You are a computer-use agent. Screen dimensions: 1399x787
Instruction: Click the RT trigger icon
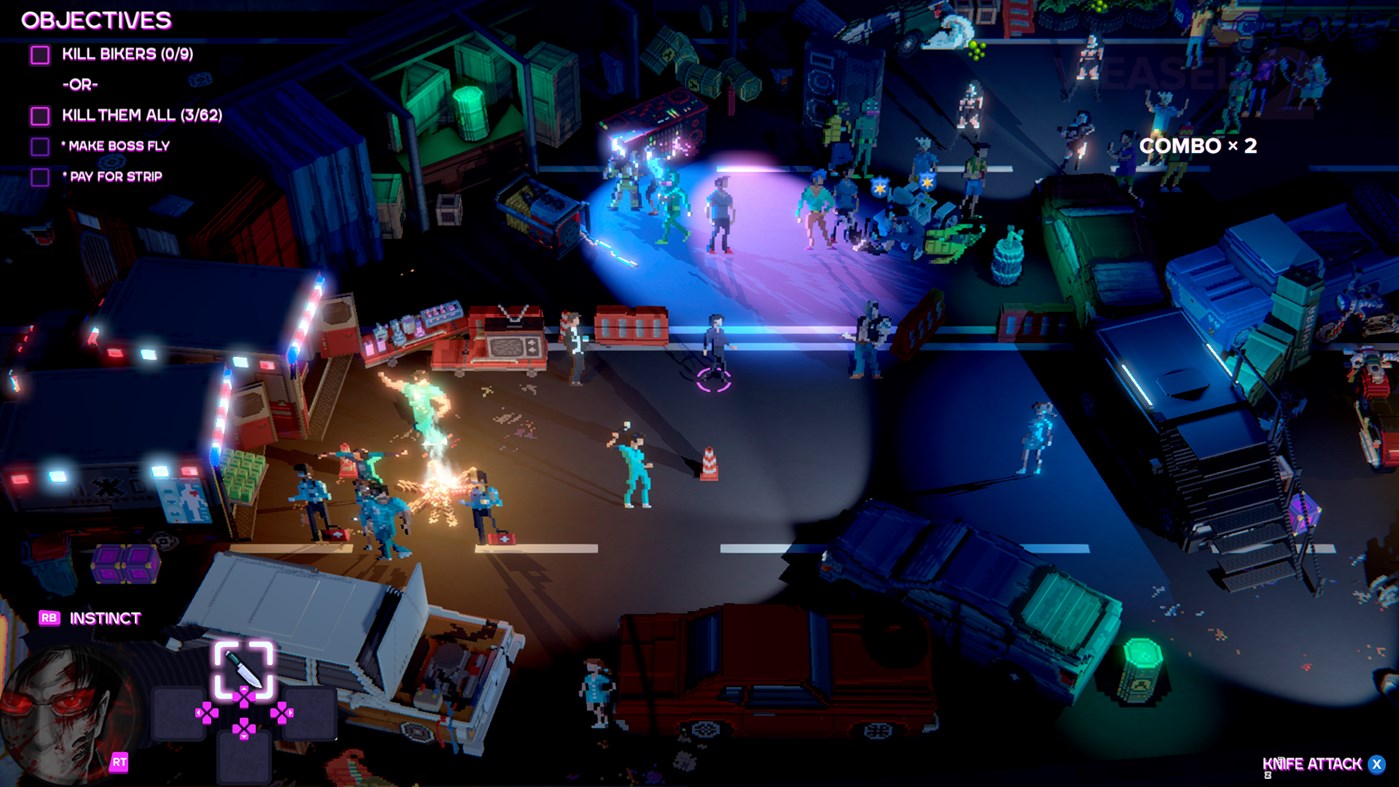(x=118, y=760)
